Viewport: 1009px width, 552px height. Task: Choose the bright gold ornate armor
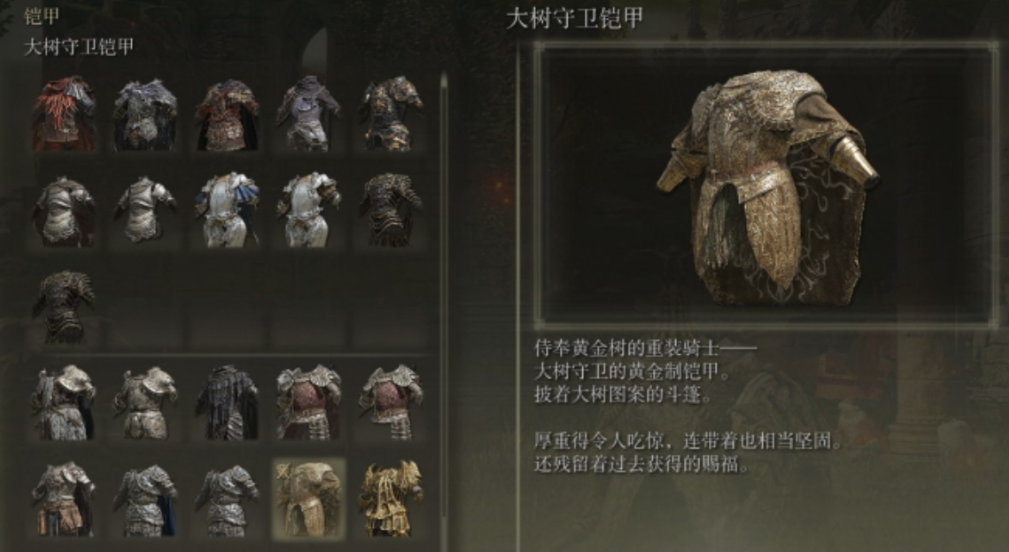coord(391,497)
